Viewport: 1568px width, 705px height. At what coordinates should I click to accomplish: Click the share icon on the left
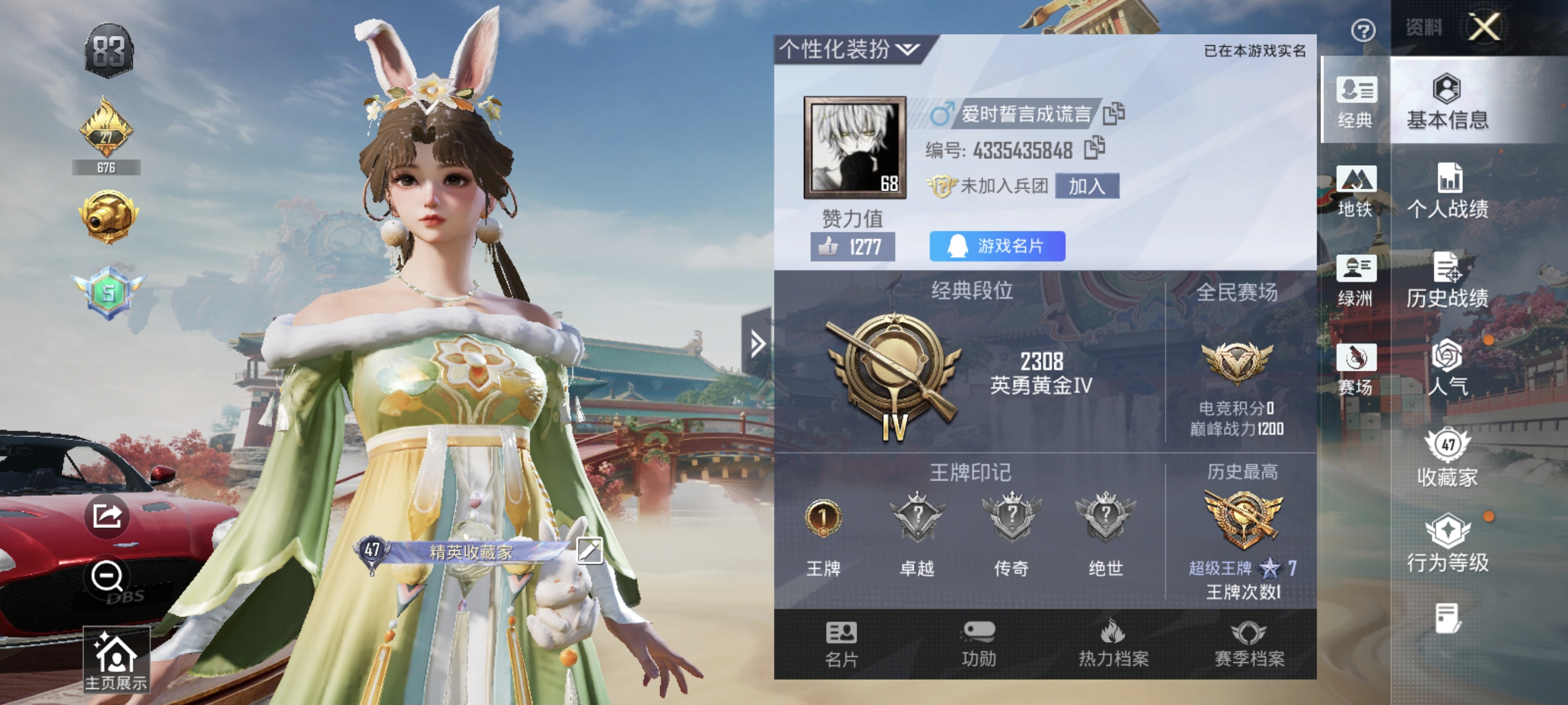[x=106, y=515]
